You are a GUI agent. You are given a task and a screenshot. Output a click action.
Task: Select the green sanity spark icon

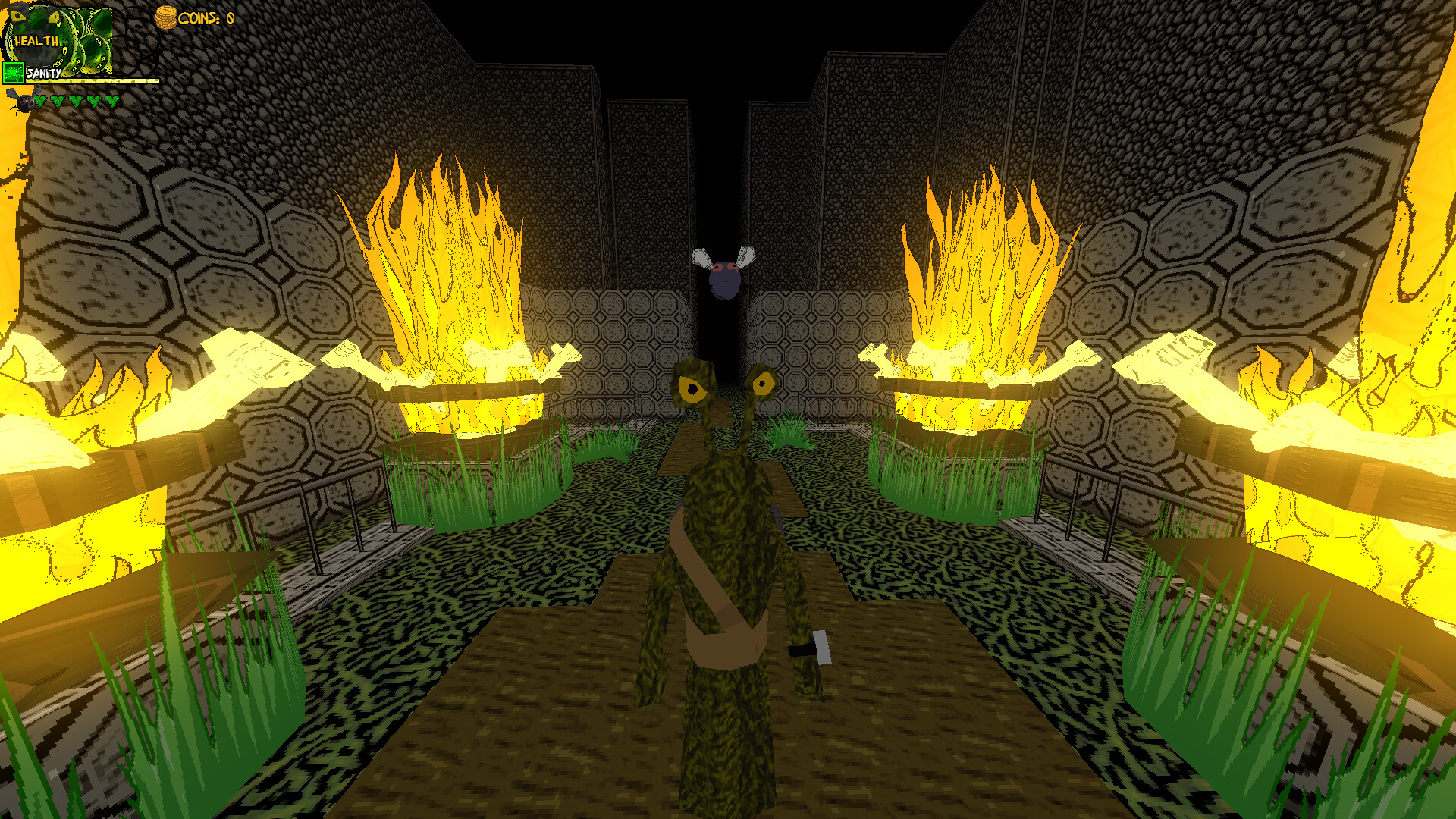13,73
